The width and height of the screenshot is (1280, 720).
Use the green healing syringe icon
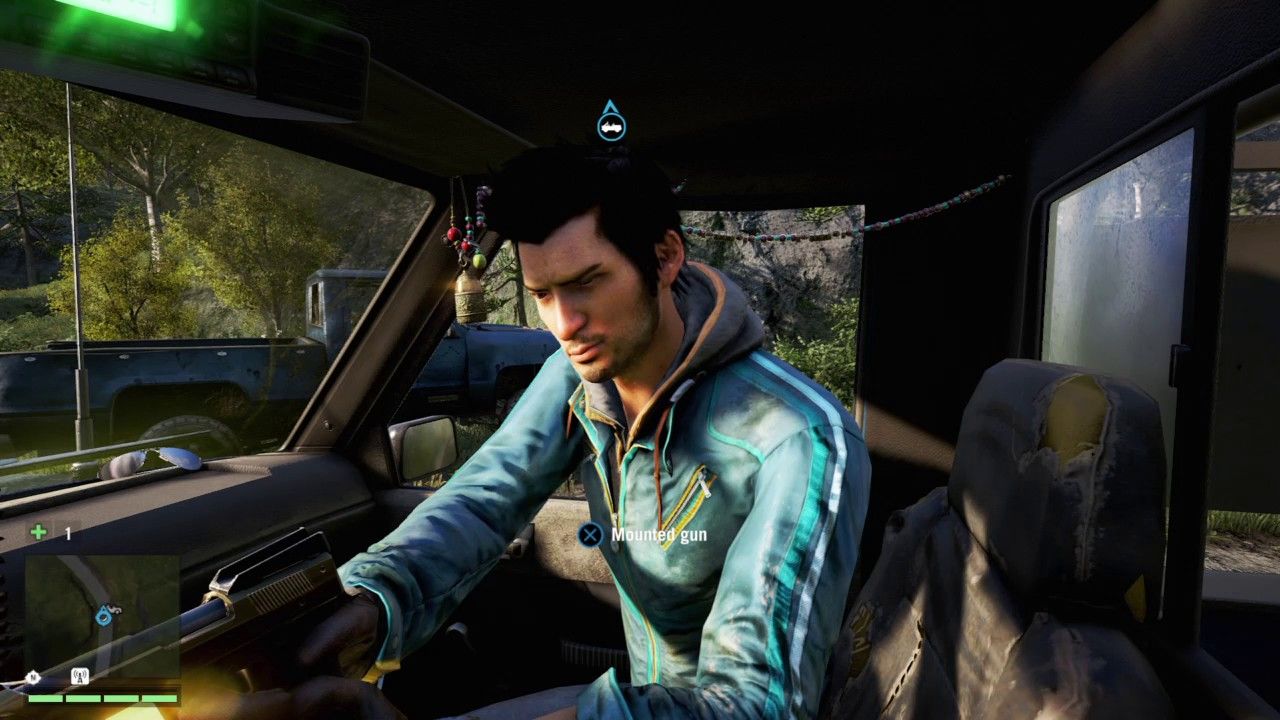tap(38, 532)
